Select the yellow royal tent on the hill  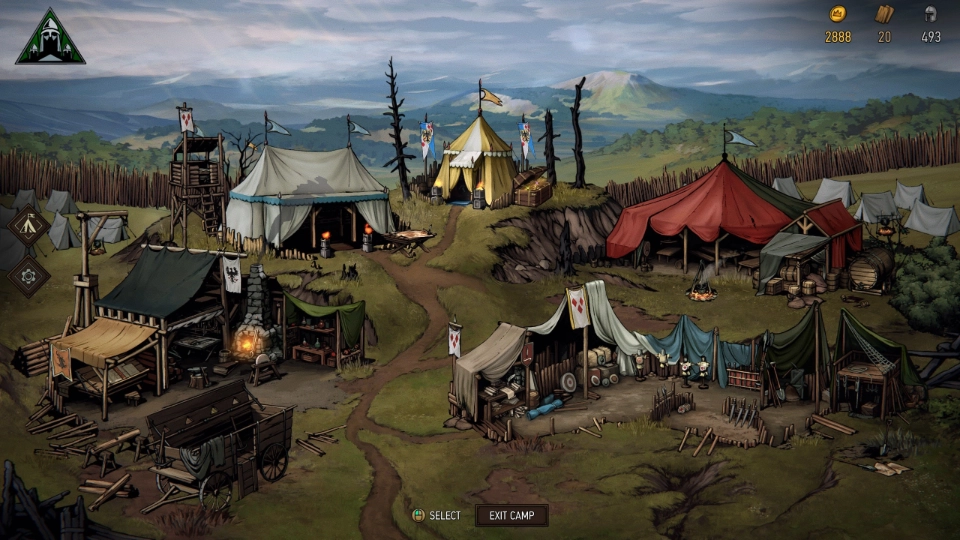tap(475, 162)
